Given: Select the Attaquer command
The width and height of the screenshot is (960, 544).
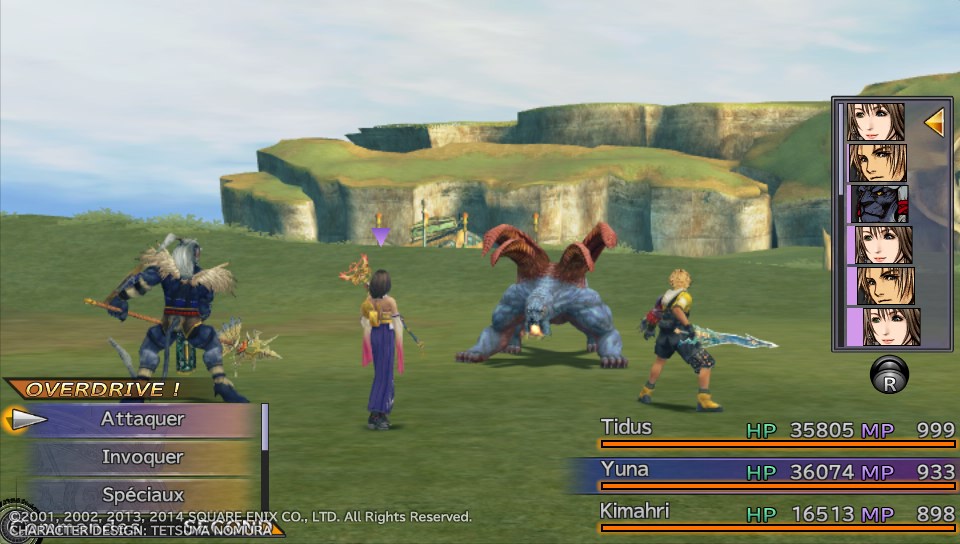Looking at the screenshot, I should [142, 420].
